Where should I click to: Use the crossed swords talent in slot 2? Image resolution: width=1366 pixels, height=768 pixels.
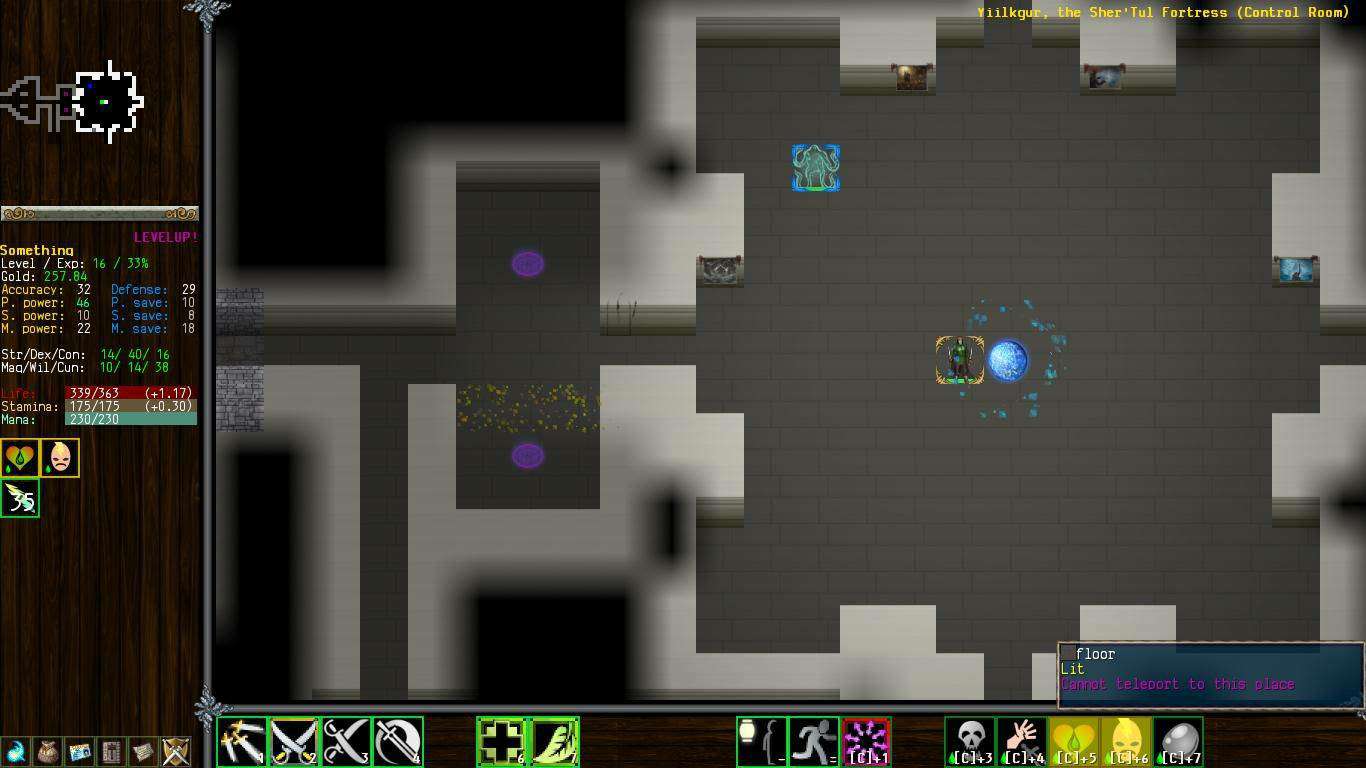pos(295,742)
